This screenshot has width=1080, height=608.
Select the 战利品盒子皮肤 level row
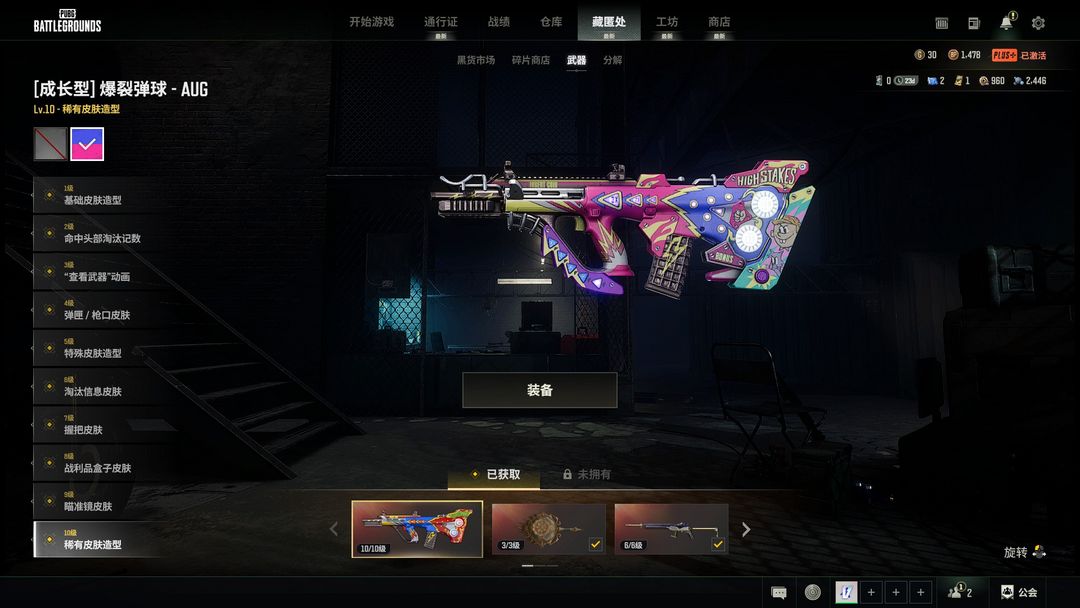pos(100,464)
